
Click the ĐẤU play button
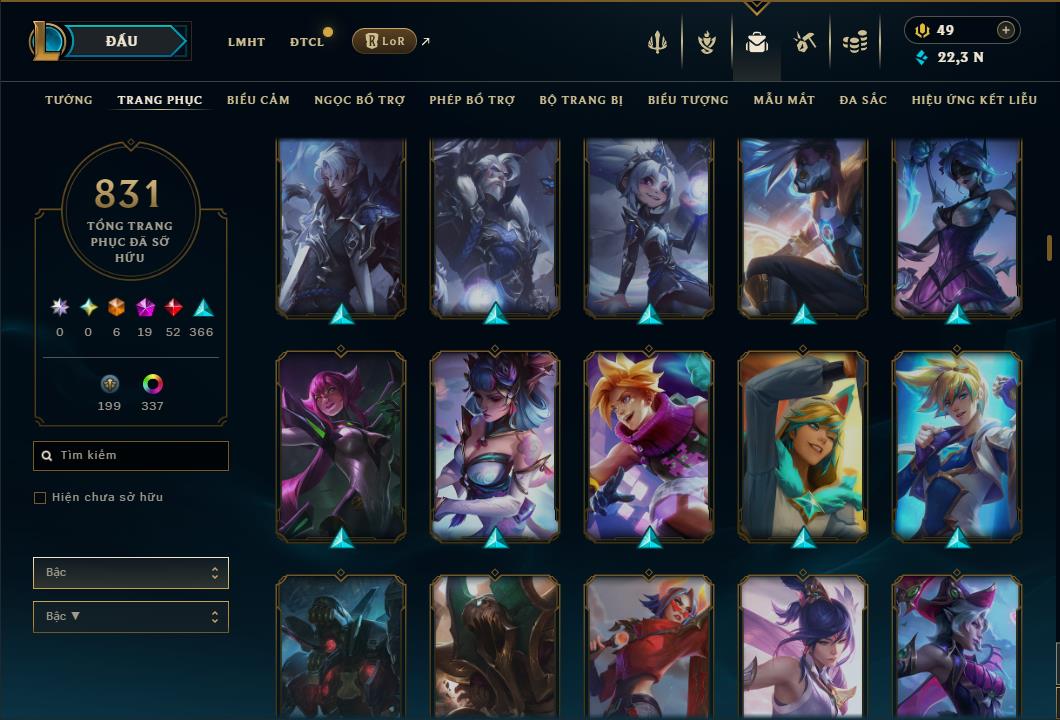coord(122,41)
